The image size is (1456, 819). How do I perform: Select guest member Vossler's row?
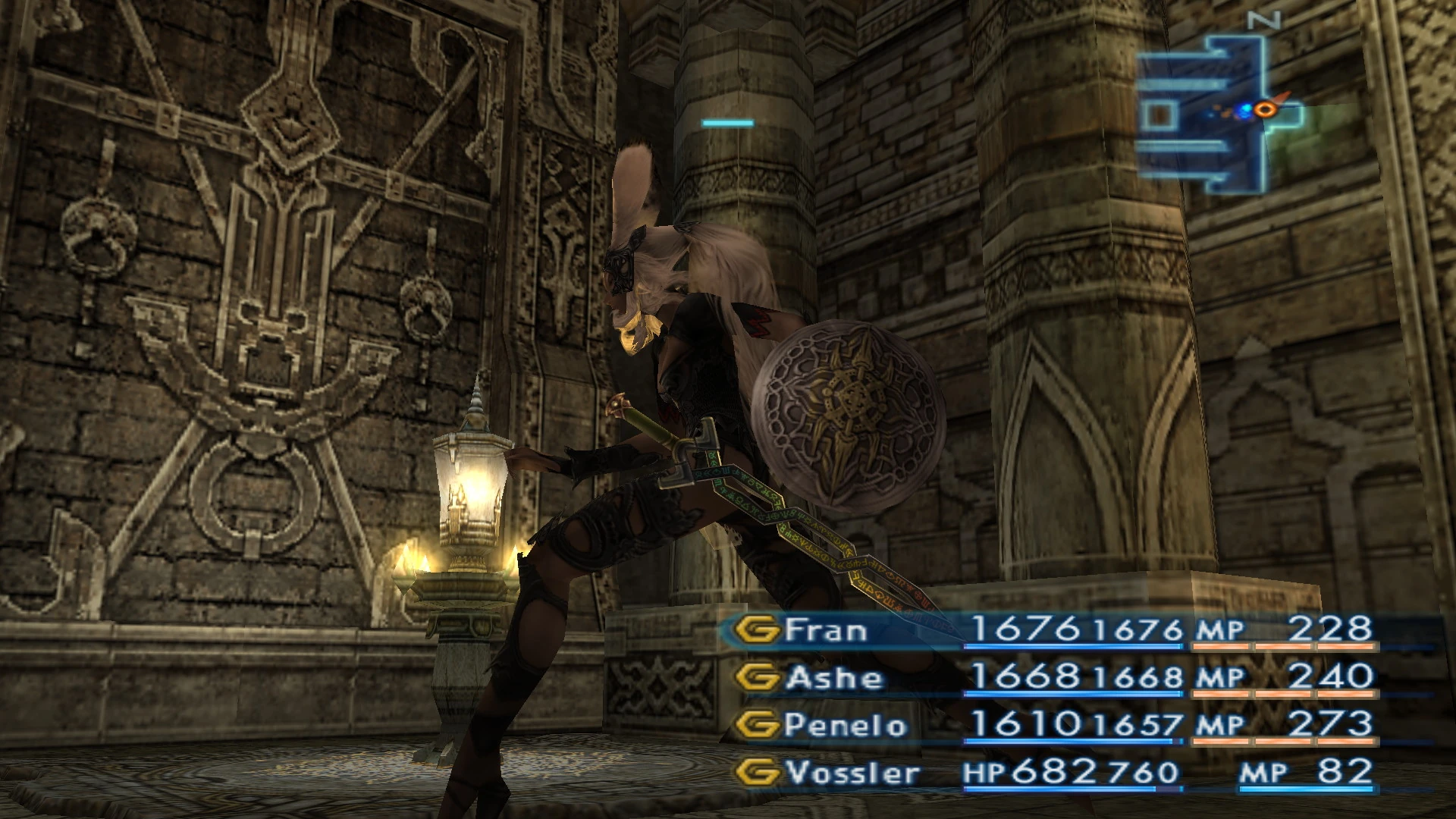(852, 773)
